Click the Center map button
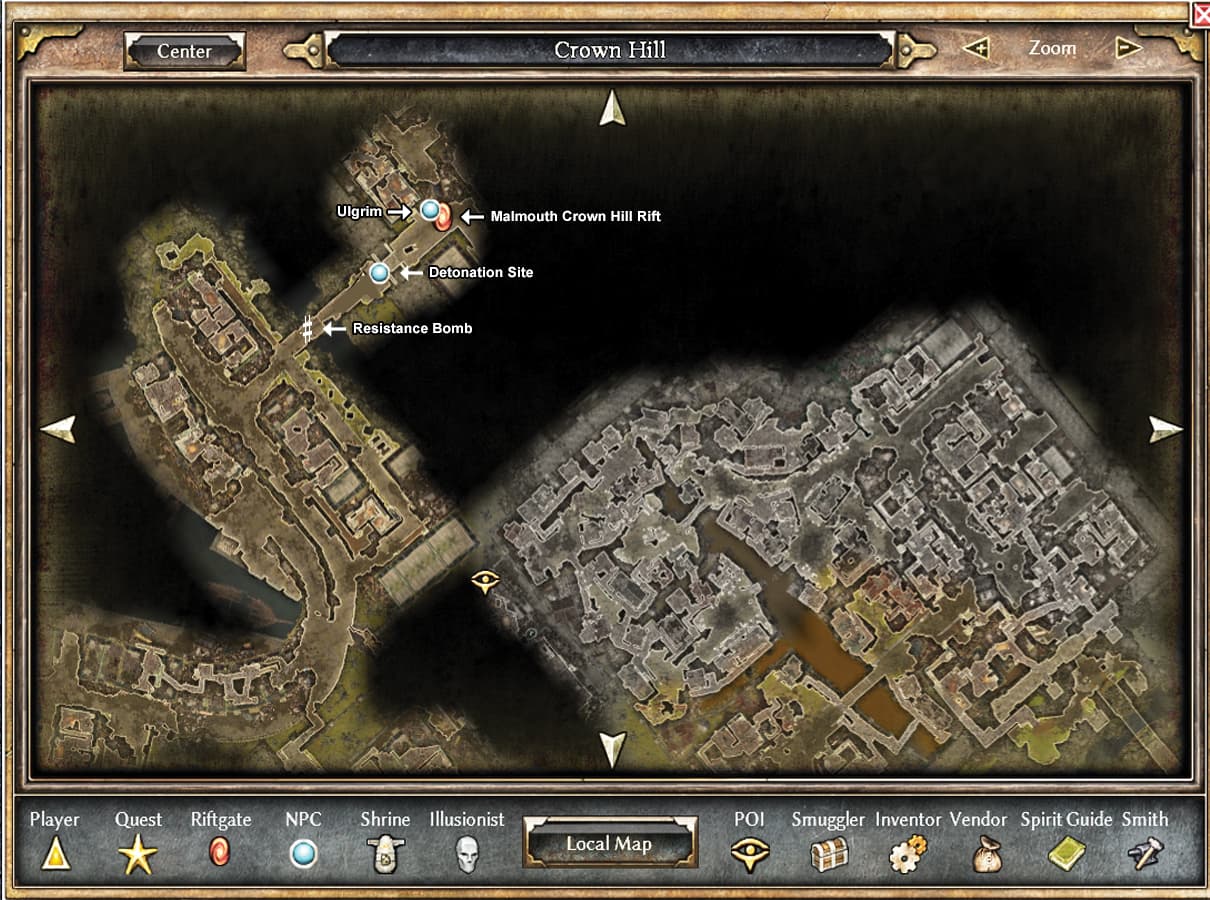Screen dimensions: 1210x900 click(x=185, y=51)
